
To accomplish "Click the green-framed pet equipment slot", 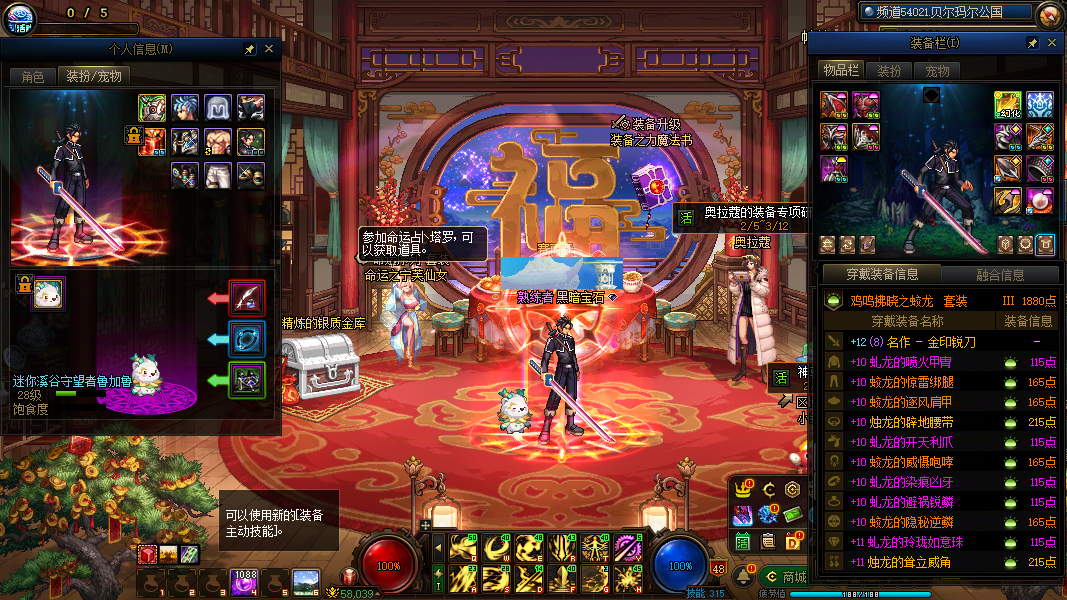I will [247, 380].
